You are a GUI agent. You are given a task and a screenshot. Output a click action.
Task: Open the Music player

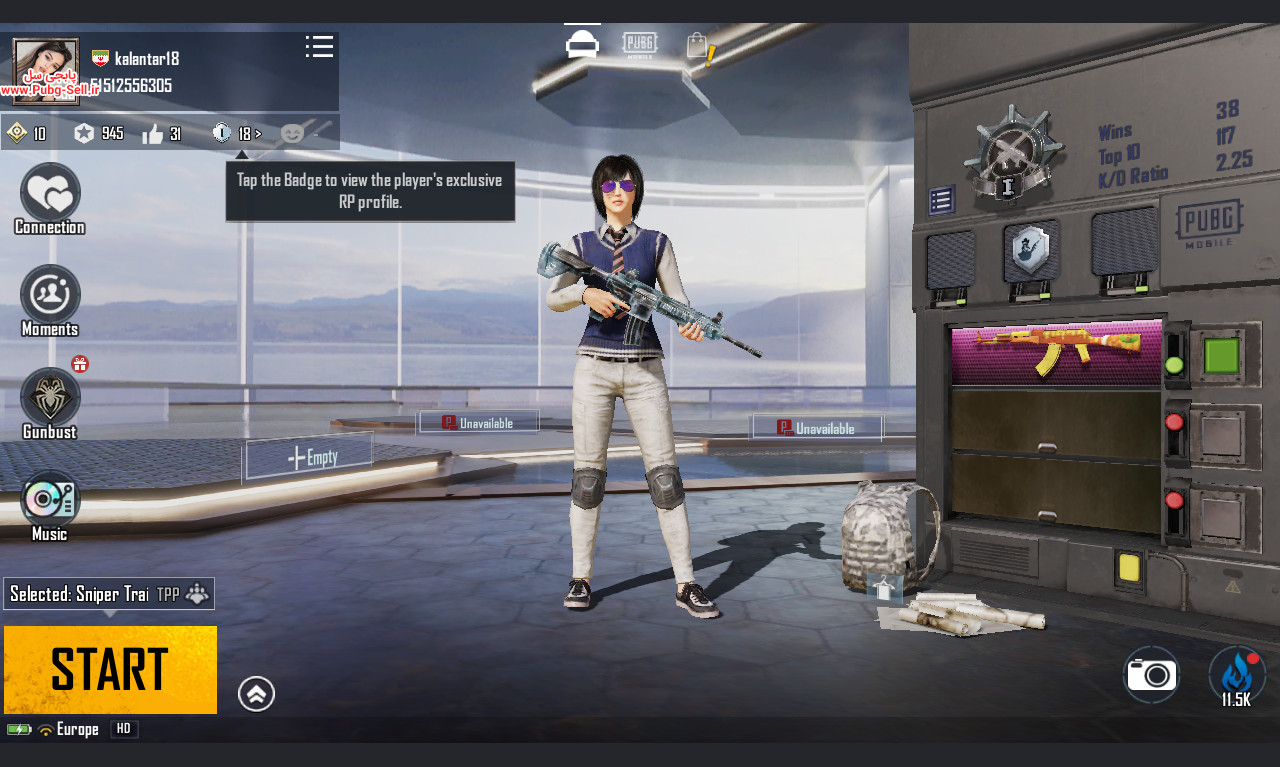point(50,500)
